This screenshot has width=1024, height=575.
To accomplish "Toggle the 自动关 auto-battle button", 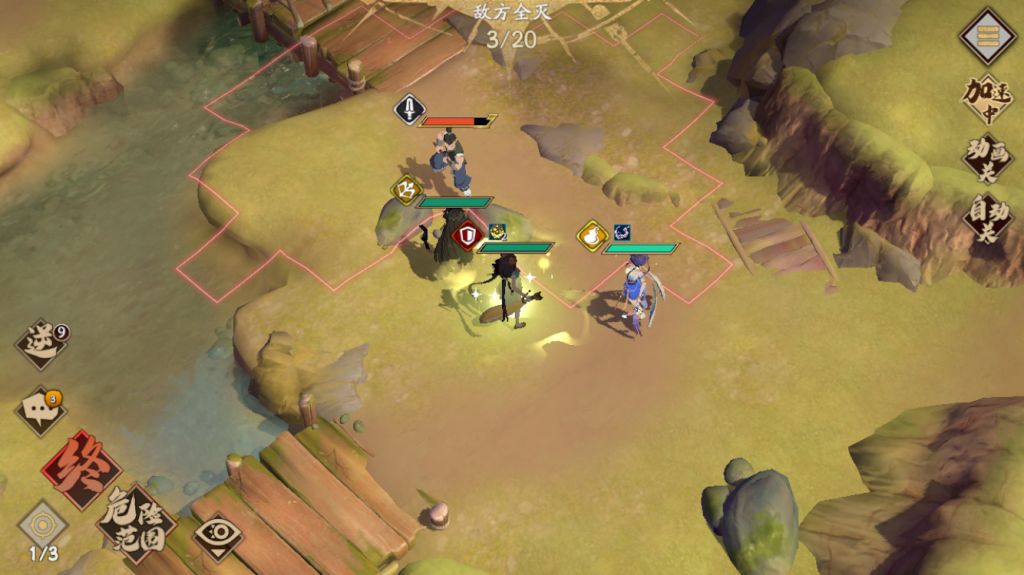I will (x=986, y=216).
